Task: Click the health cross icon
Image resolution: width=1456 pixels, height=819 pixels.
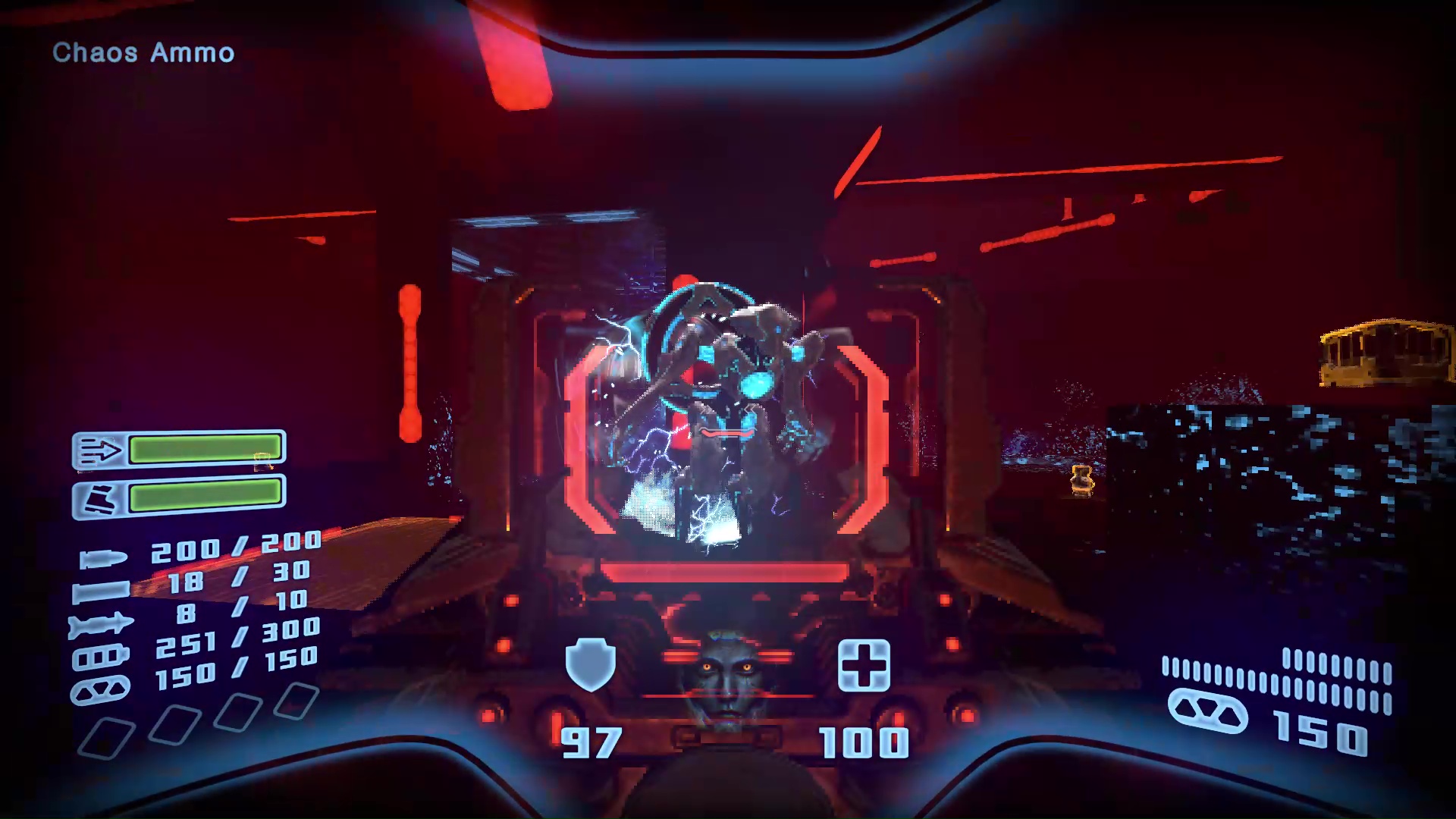Action: point(866,663)
